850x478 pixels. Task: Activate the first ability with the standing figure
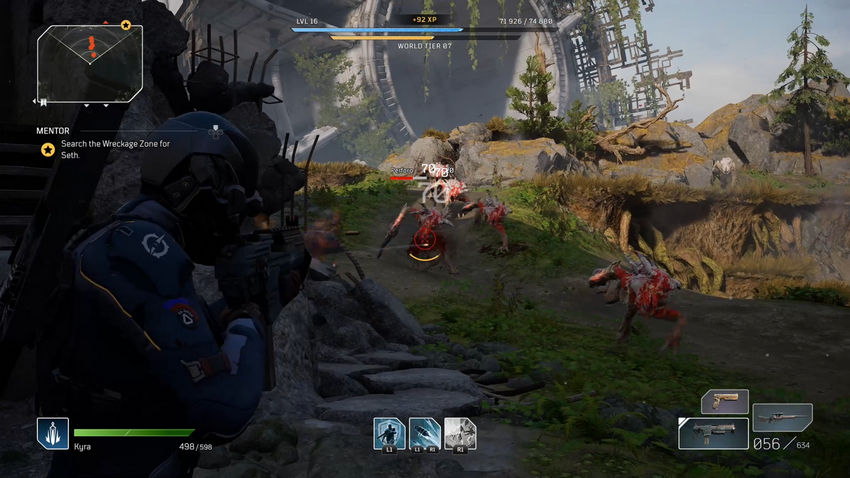[x=388, y=433]
